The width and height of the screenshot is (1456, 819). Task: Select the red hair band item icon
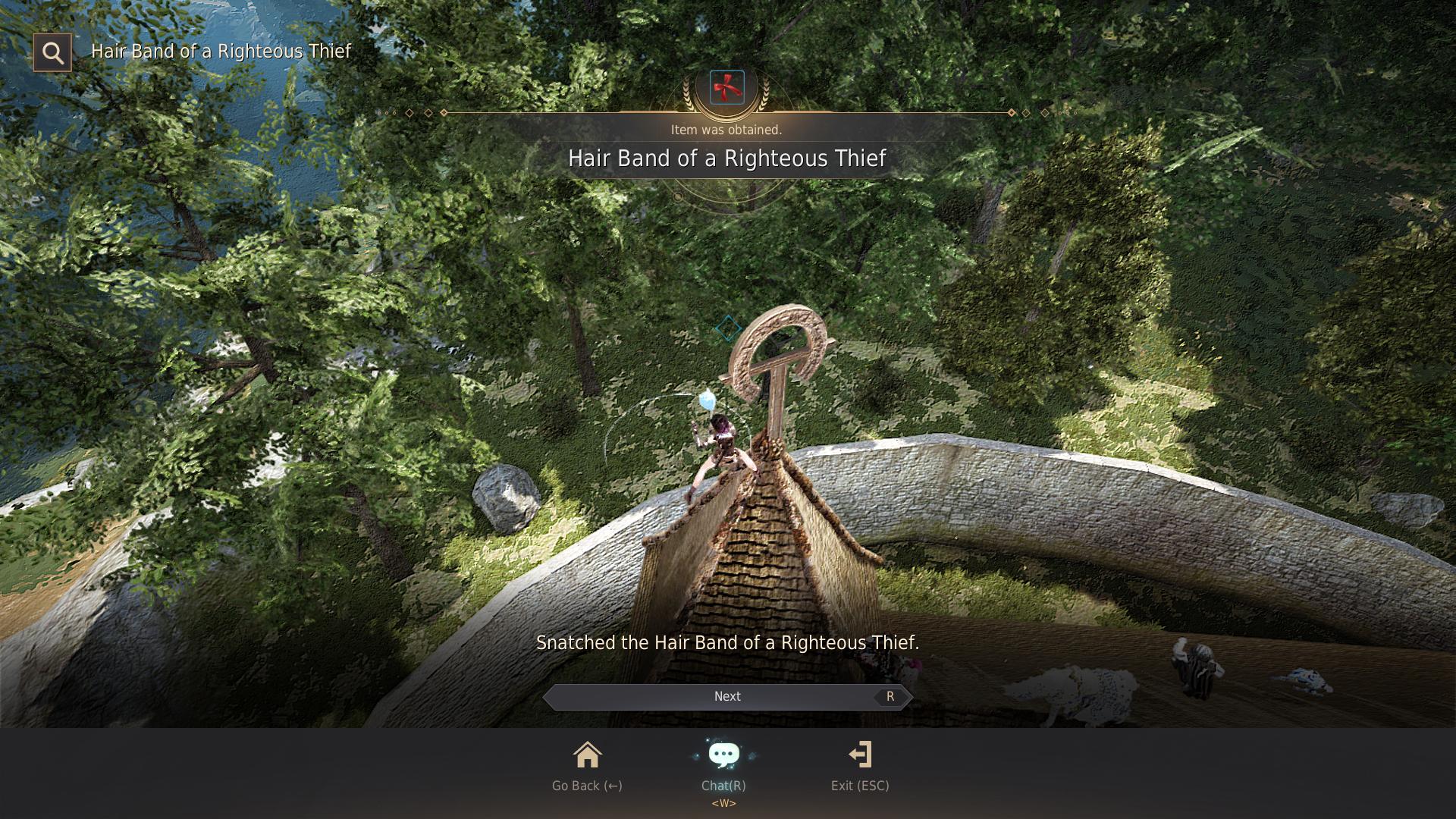click(726, 87)
